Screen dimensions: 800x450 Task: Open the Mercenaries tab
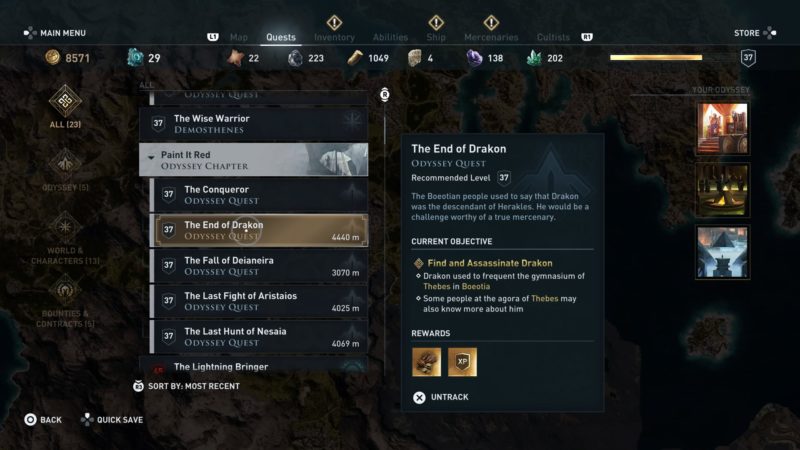(x=491, y=38)
